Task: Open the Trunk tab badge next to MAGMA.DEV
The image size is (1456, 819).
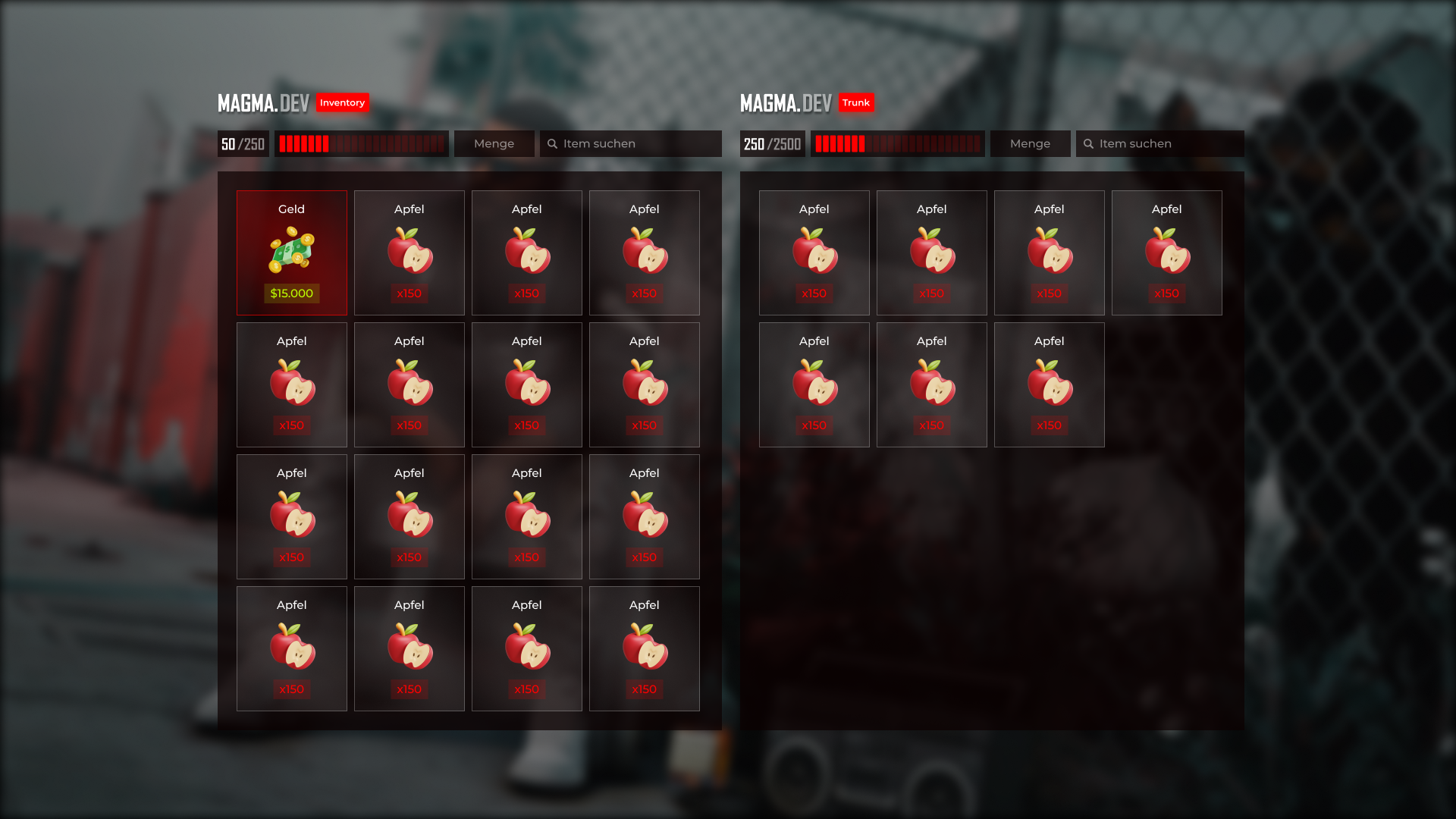Action: pyautogui.click(x=857, y=102)
